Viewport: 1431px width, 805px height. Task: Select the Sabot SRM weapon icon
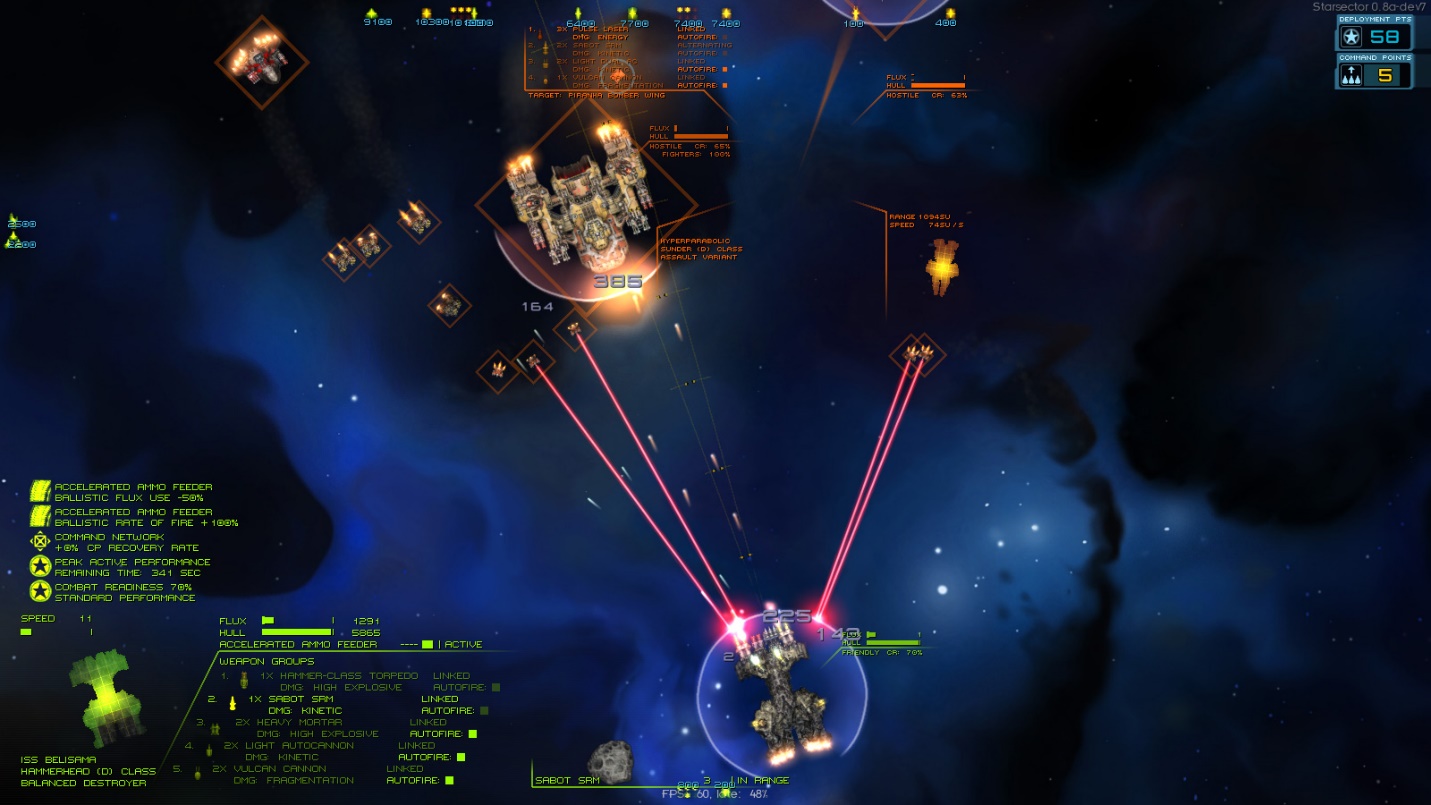tap(232, 704)
